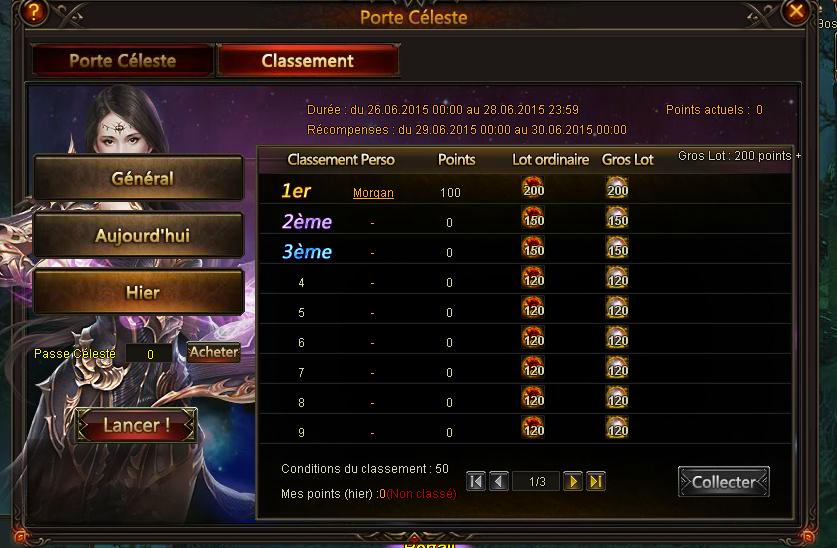Collect rewards with the Collecter button
Screen dimensions: 837x548
tap(723, 481)
